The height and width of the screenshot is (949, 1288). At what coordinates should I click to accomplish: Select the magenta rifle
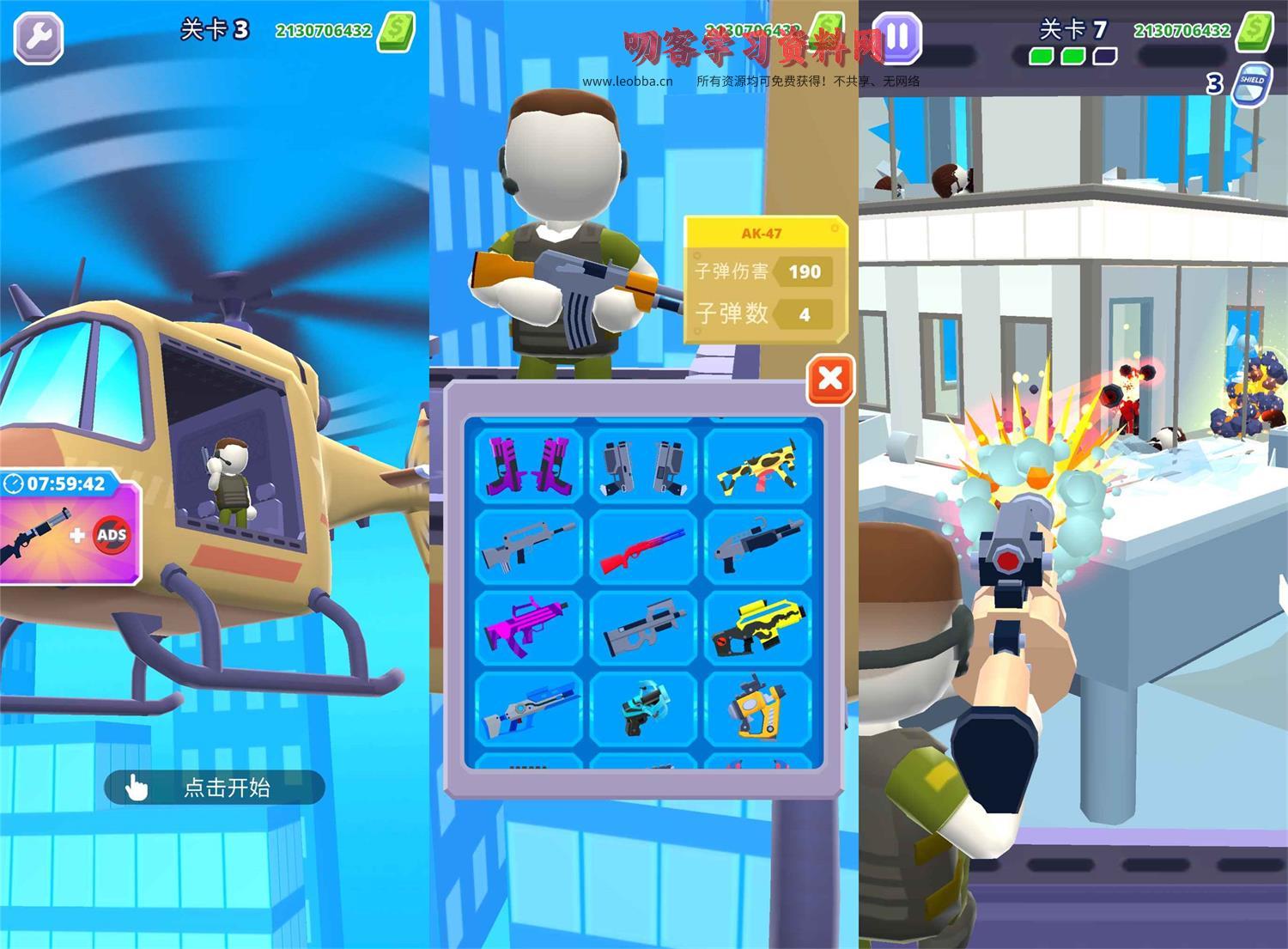(x=527, y=627)
